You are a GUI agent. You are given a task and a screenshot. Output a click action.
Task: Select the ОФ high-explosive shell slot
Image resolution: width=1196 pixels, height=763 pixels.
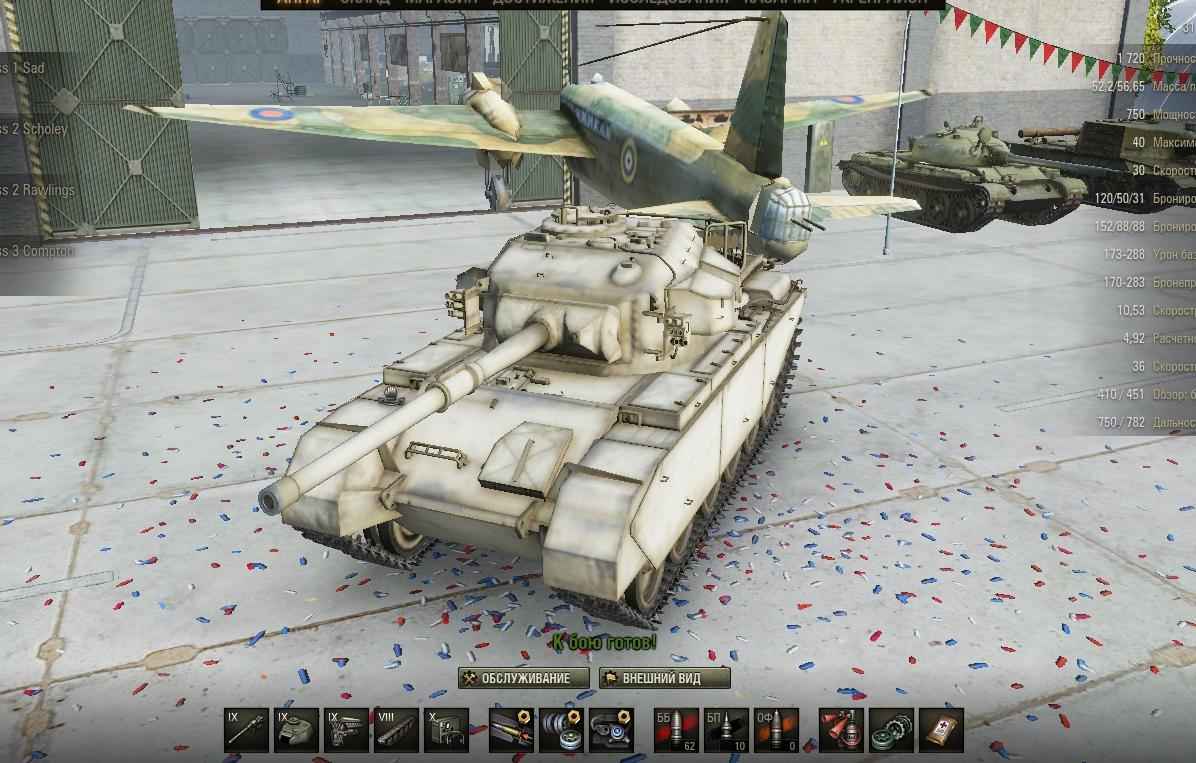tap(776, 730)
